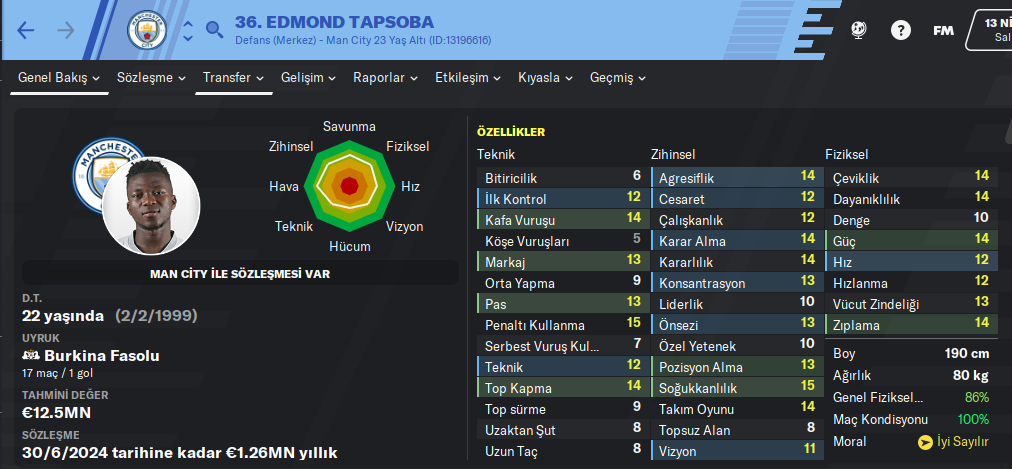Click the Manchester City badge in header
The image size is (1012, 469).
pos(146,30)
